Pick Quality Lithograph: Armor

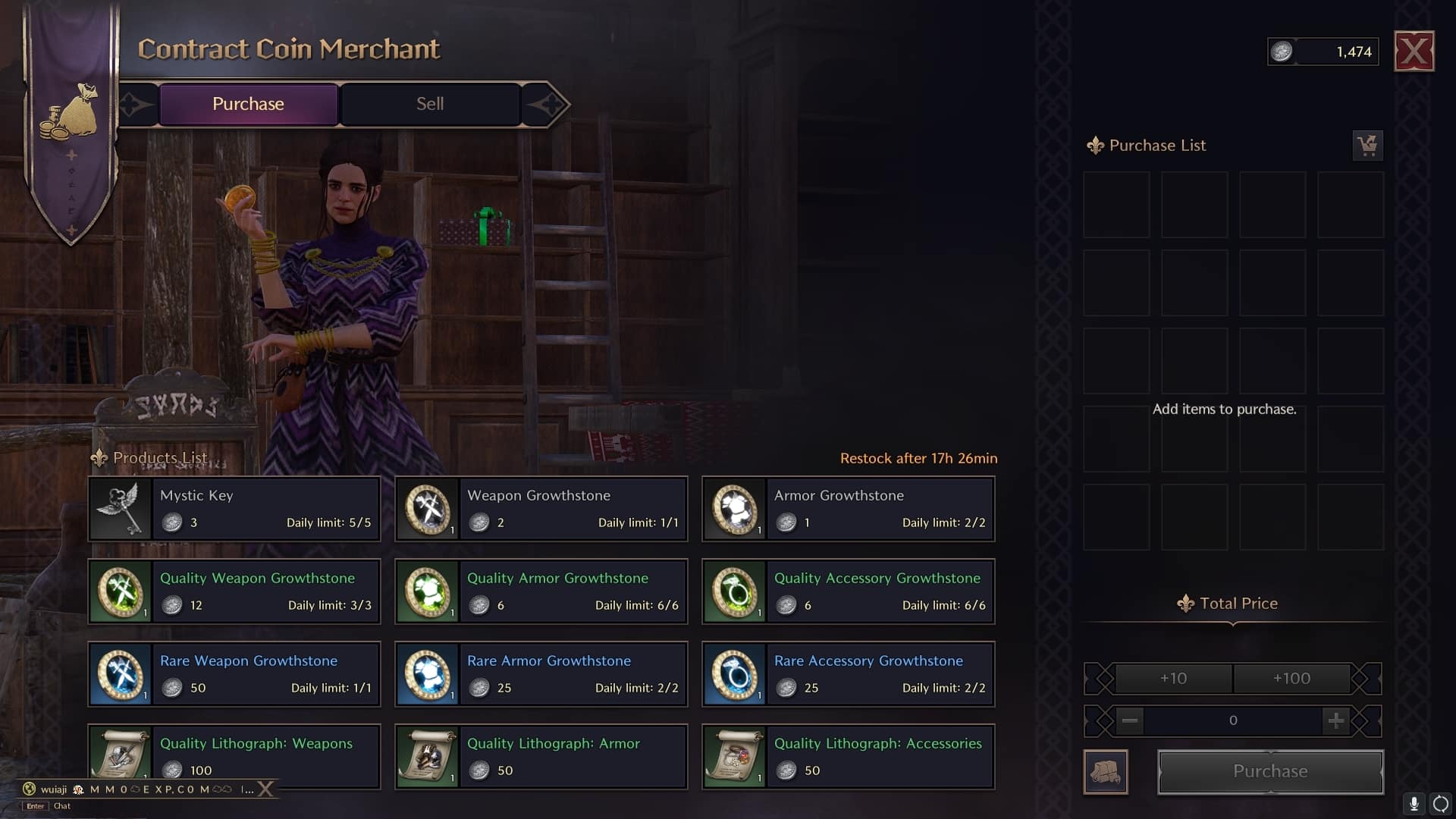541,756
